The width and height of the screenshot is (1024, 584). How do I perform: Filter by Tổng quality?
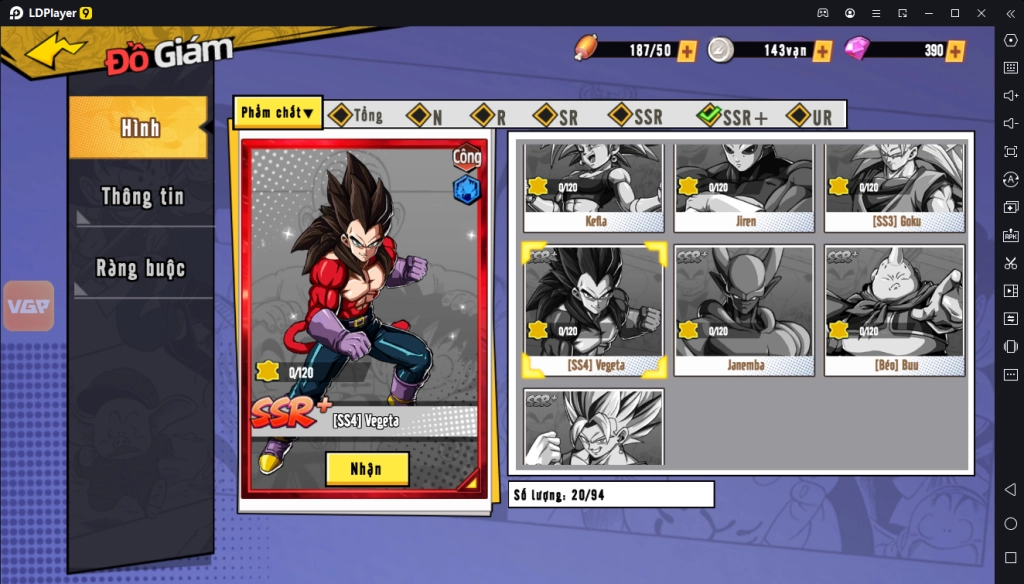click(x=356, y=116)
